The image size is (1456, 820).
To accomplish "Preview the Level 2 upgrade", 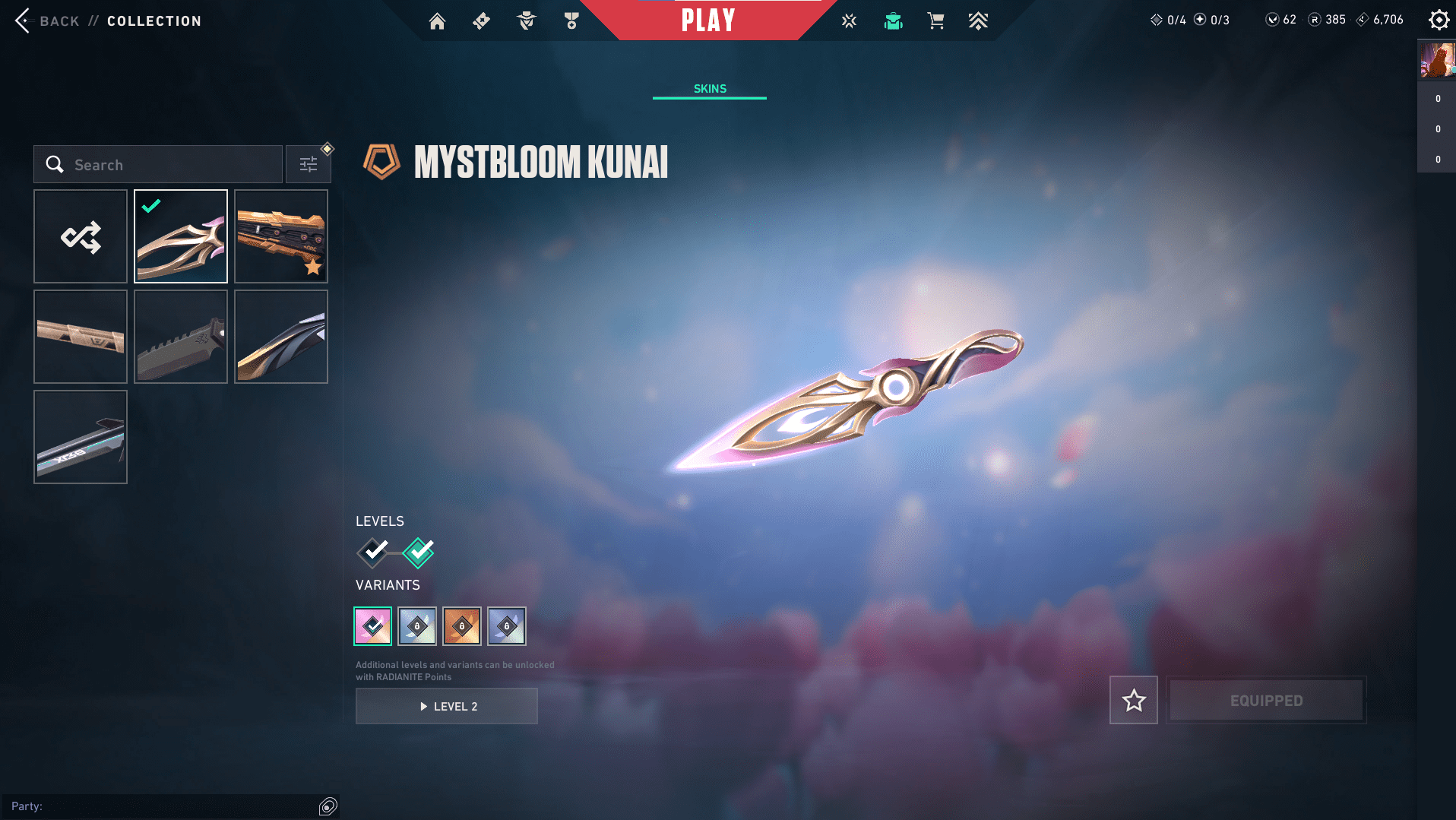I will 446,706.
